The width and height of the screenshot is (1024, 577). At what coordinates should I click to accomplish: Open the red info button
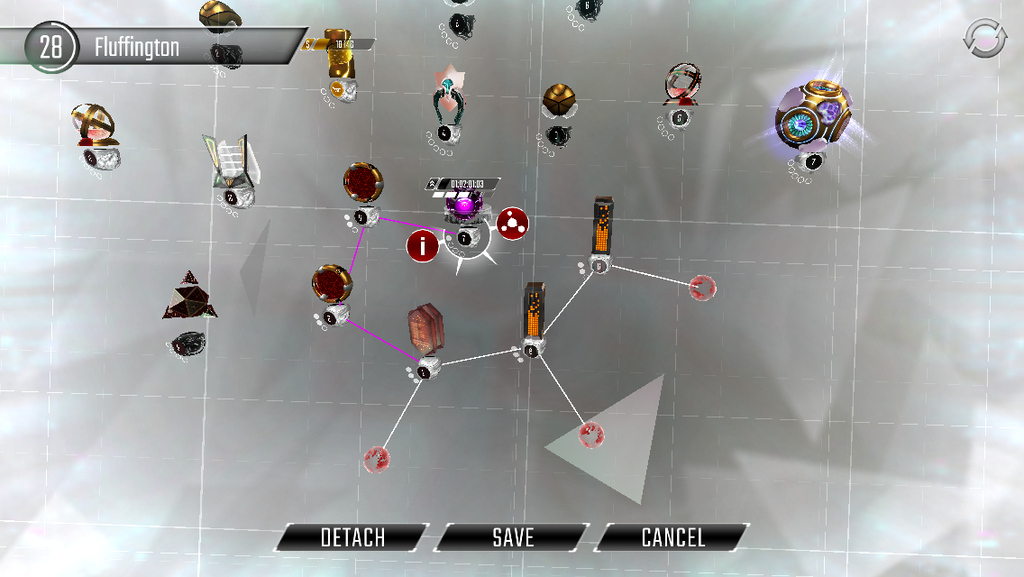click(x=423, y=246)
